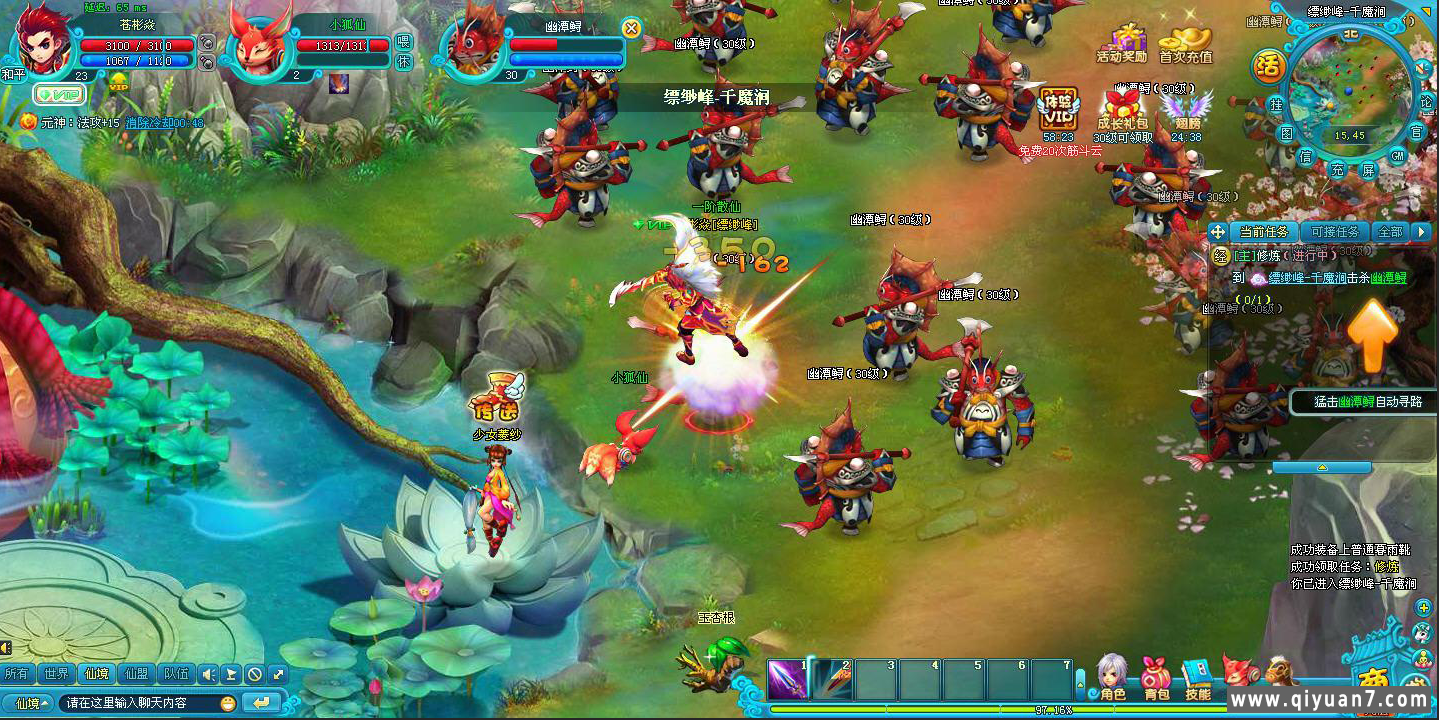
Task: Open the 背包 bag inventory
Action: click(1156, 677)
